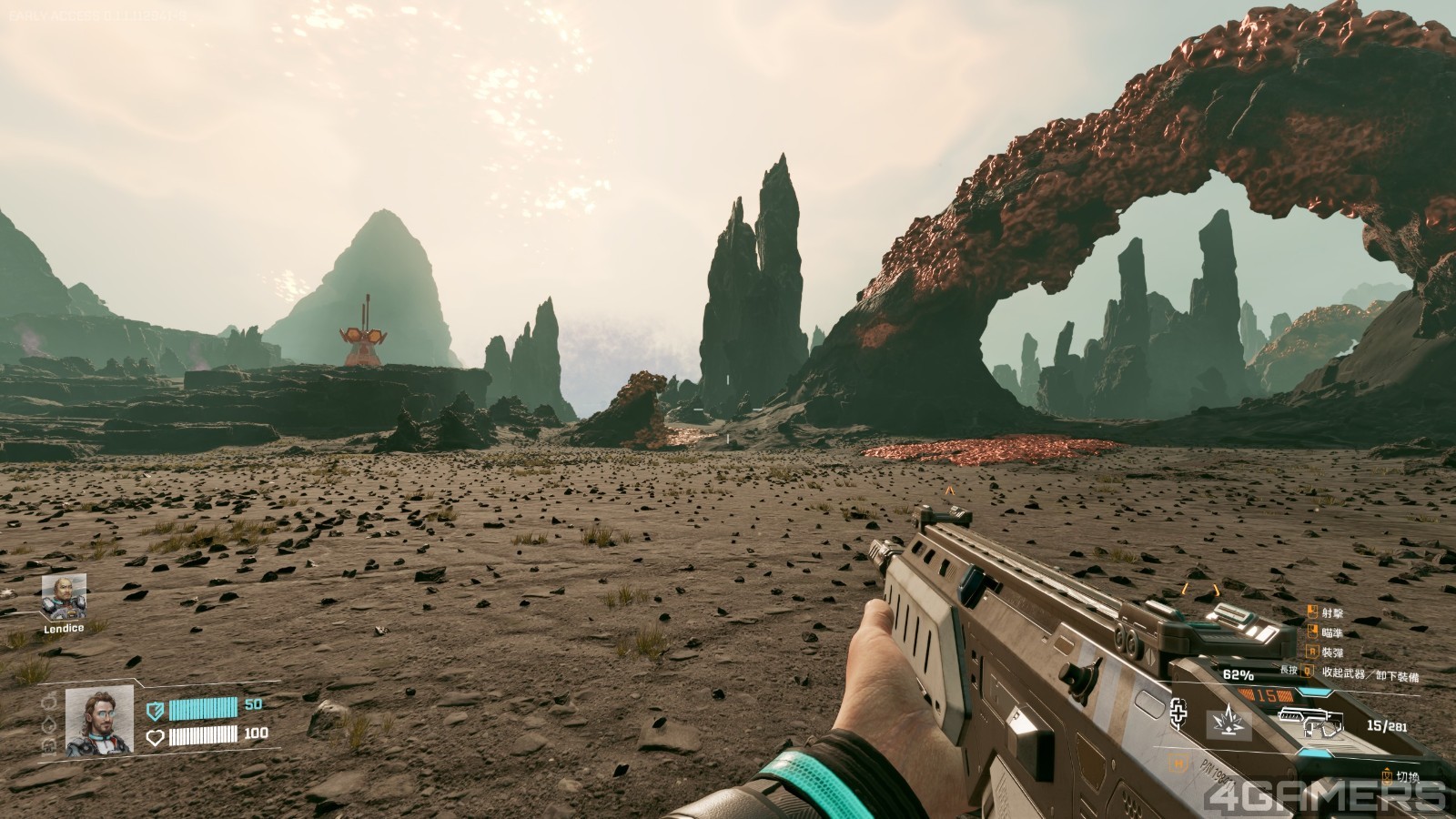Click your own bearded character portrait
Viewport: 1456px width, 819px height.
tap(99, 722)
